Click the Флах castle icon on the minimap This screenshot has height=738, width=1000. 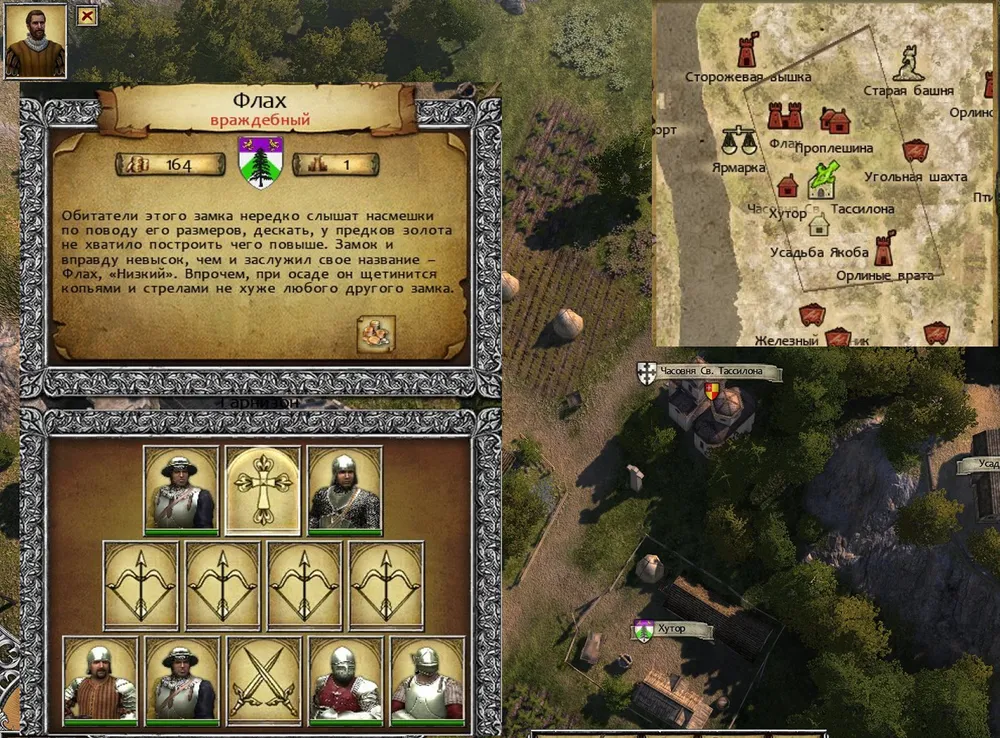coord(785,117)
